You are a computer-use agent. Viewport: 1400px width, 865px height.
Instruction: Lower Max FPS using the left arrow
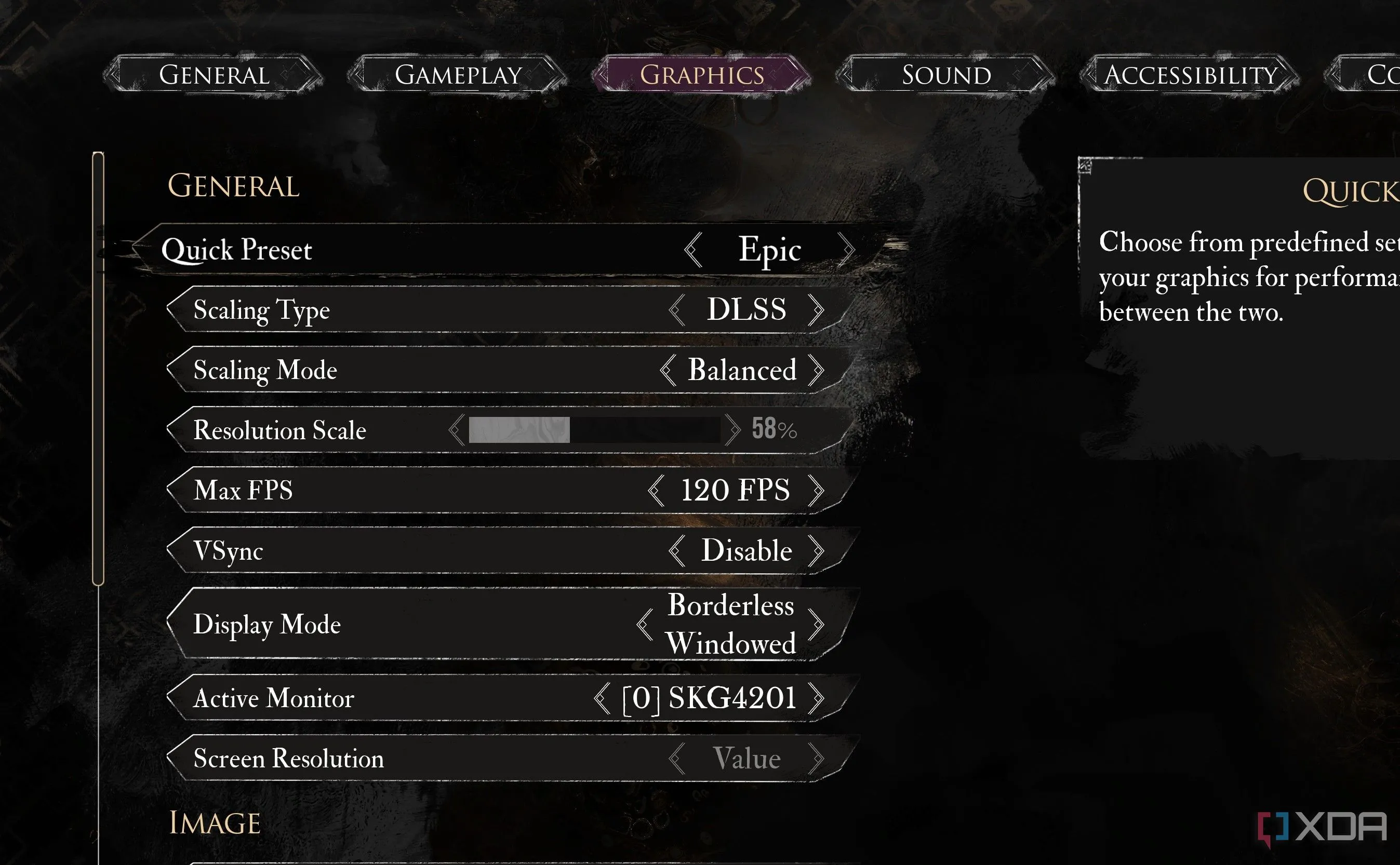click(x=656, y=490)
